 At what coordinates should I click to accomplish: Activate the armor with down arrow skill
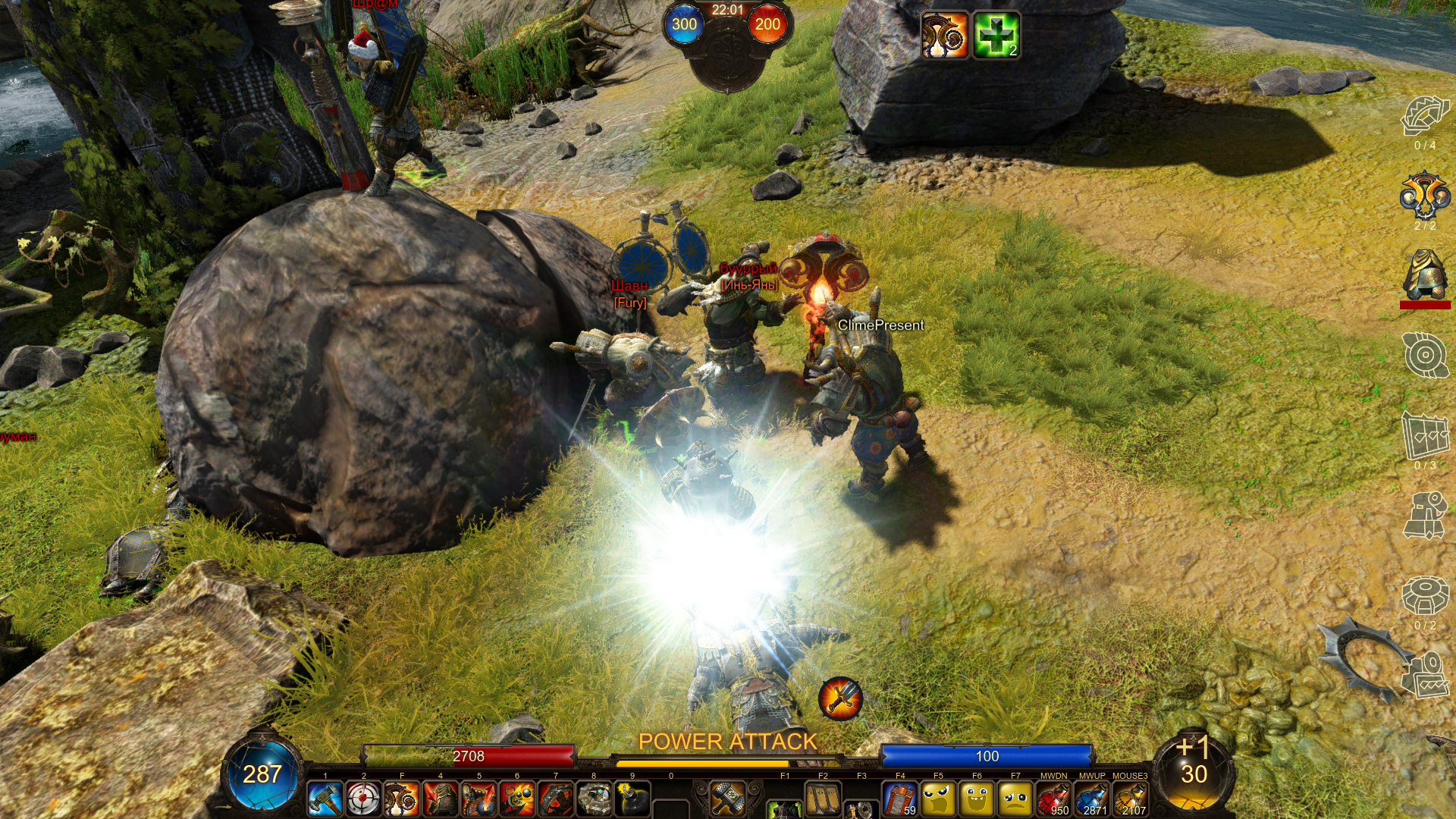pos(441,799)
